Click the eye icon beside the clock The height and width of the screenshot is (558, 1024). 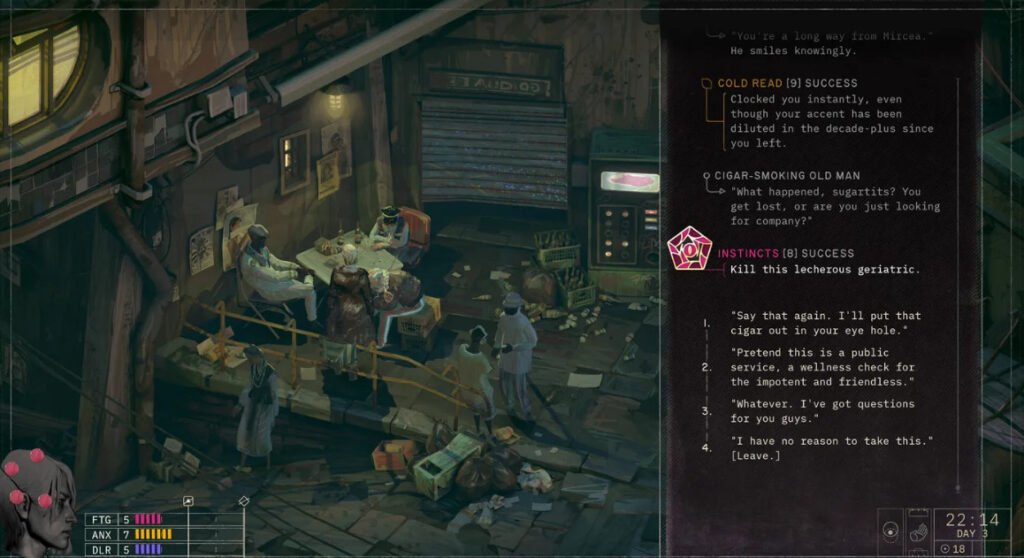pyautogui.click(x=891, y=528)
